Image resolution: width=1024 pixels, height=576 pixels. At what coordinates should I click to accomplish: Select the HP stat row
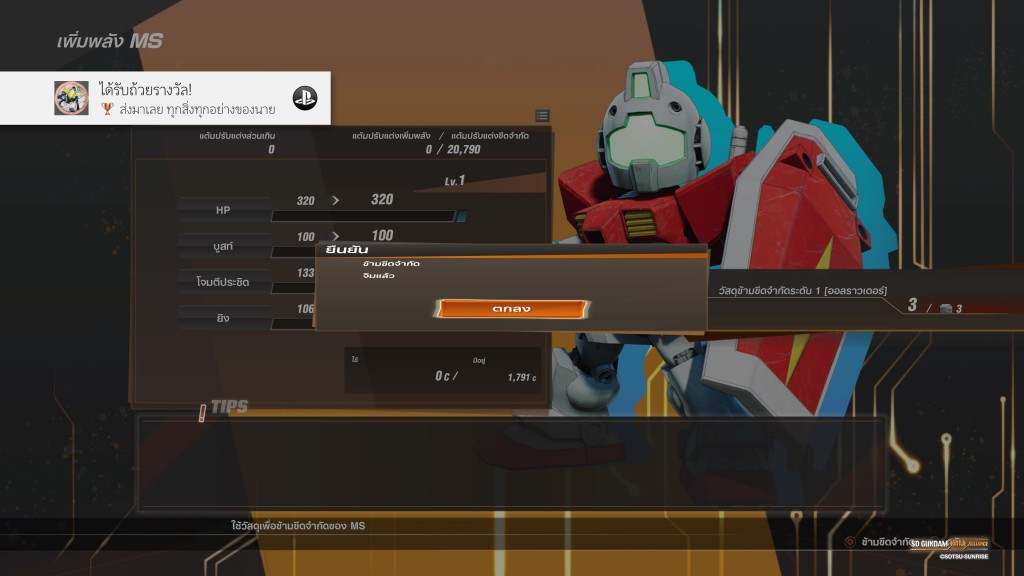pyautogui.click(x=223, y=210)
